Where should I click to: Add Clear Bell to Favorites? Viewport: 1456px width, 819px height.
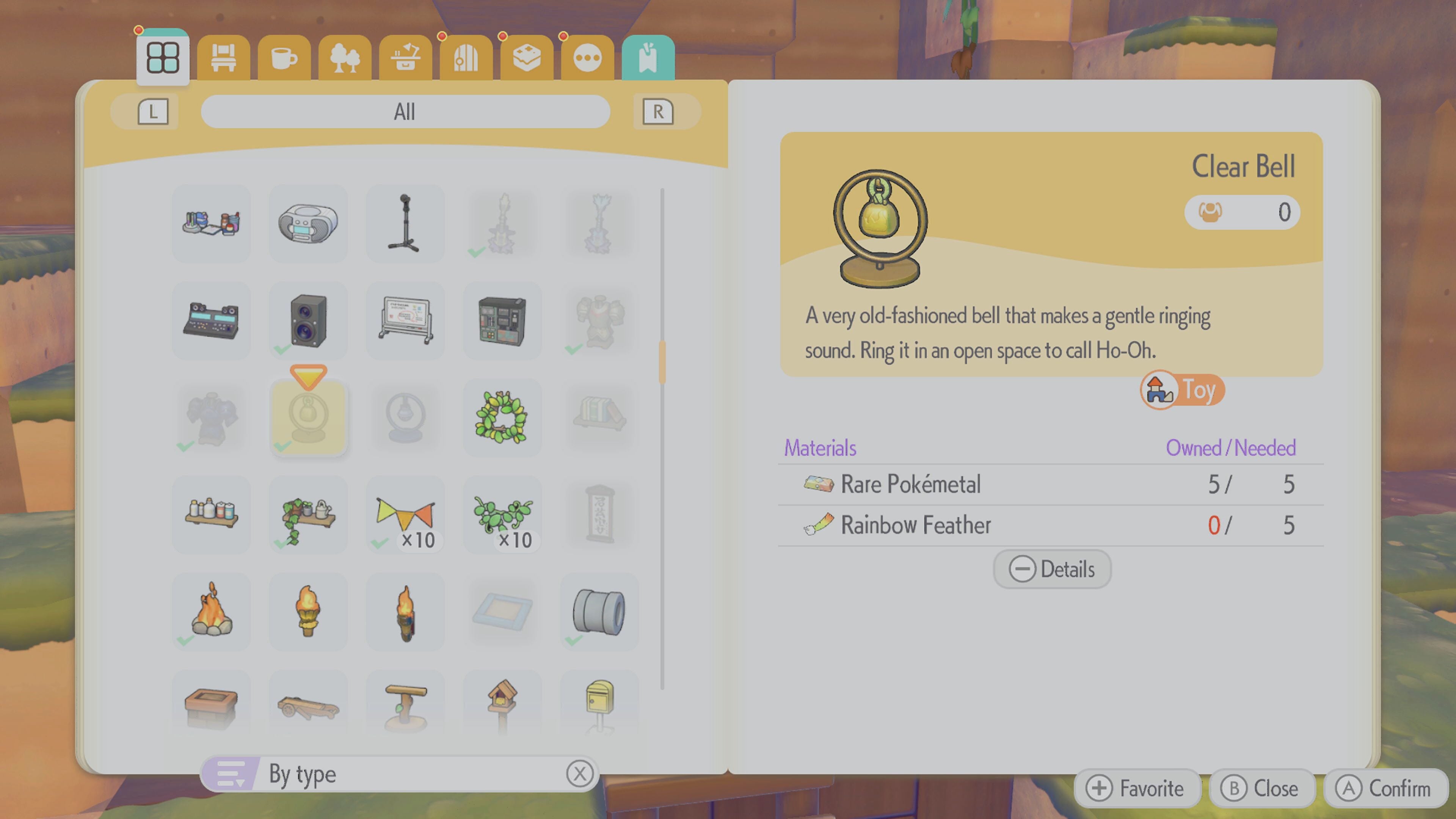(1137, 789)
